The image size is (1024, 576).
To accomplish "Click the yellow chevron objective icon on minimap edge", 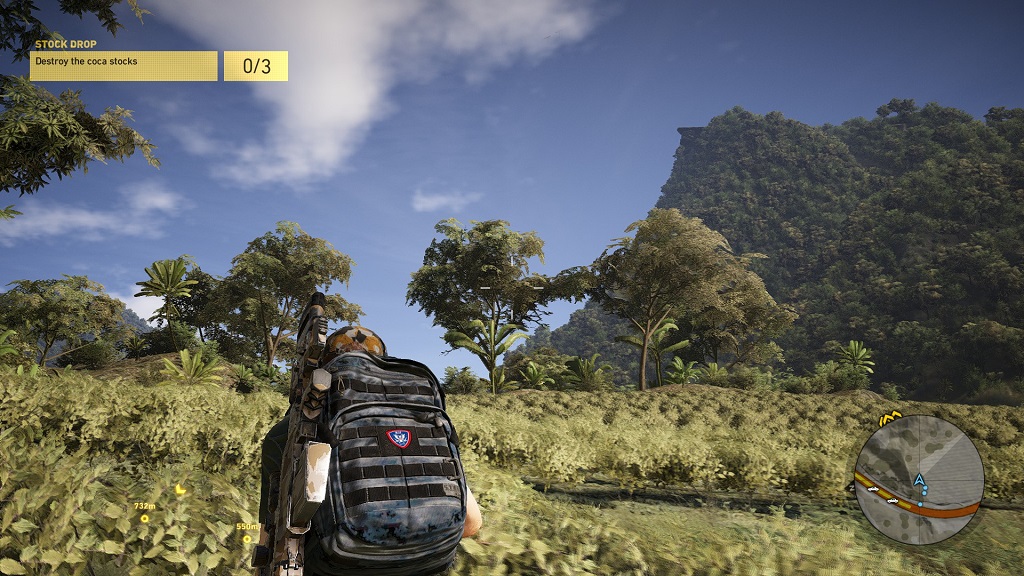I will point(889,417).
